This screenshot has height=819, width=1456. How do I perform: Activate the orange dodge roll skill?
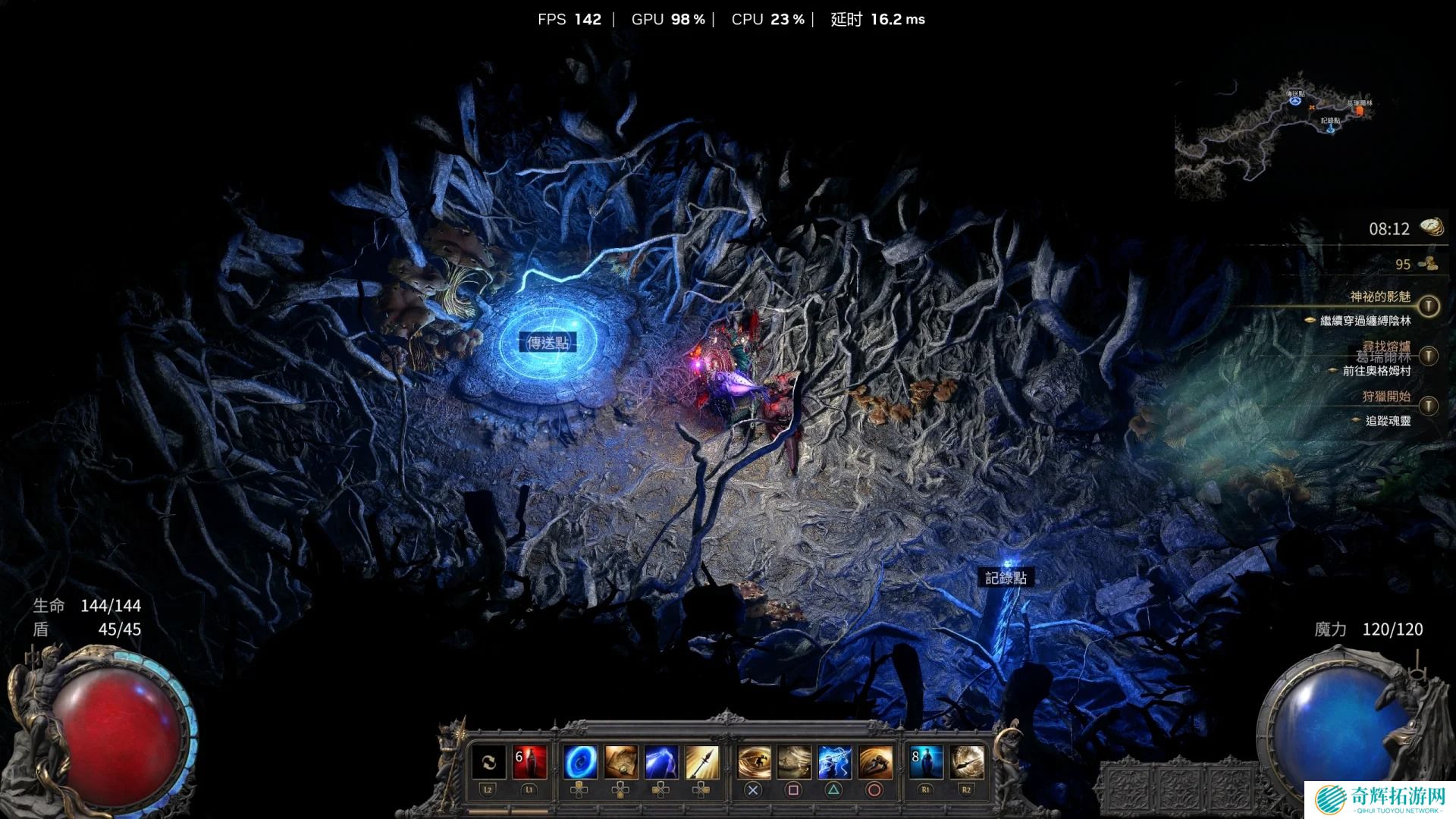click(875, 763)
